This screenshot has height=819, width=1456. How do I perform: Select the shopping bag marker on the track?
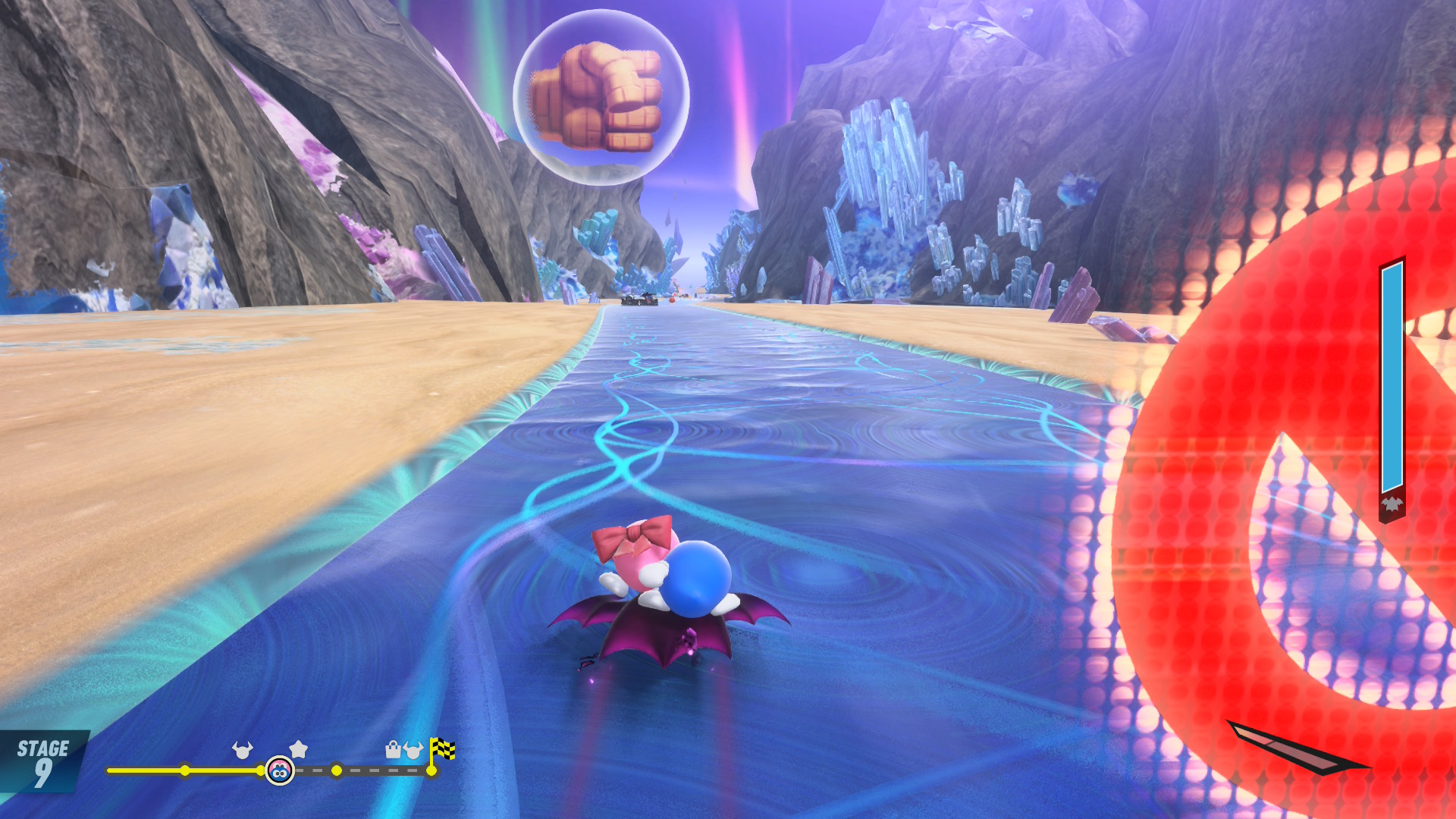[393, 750]
